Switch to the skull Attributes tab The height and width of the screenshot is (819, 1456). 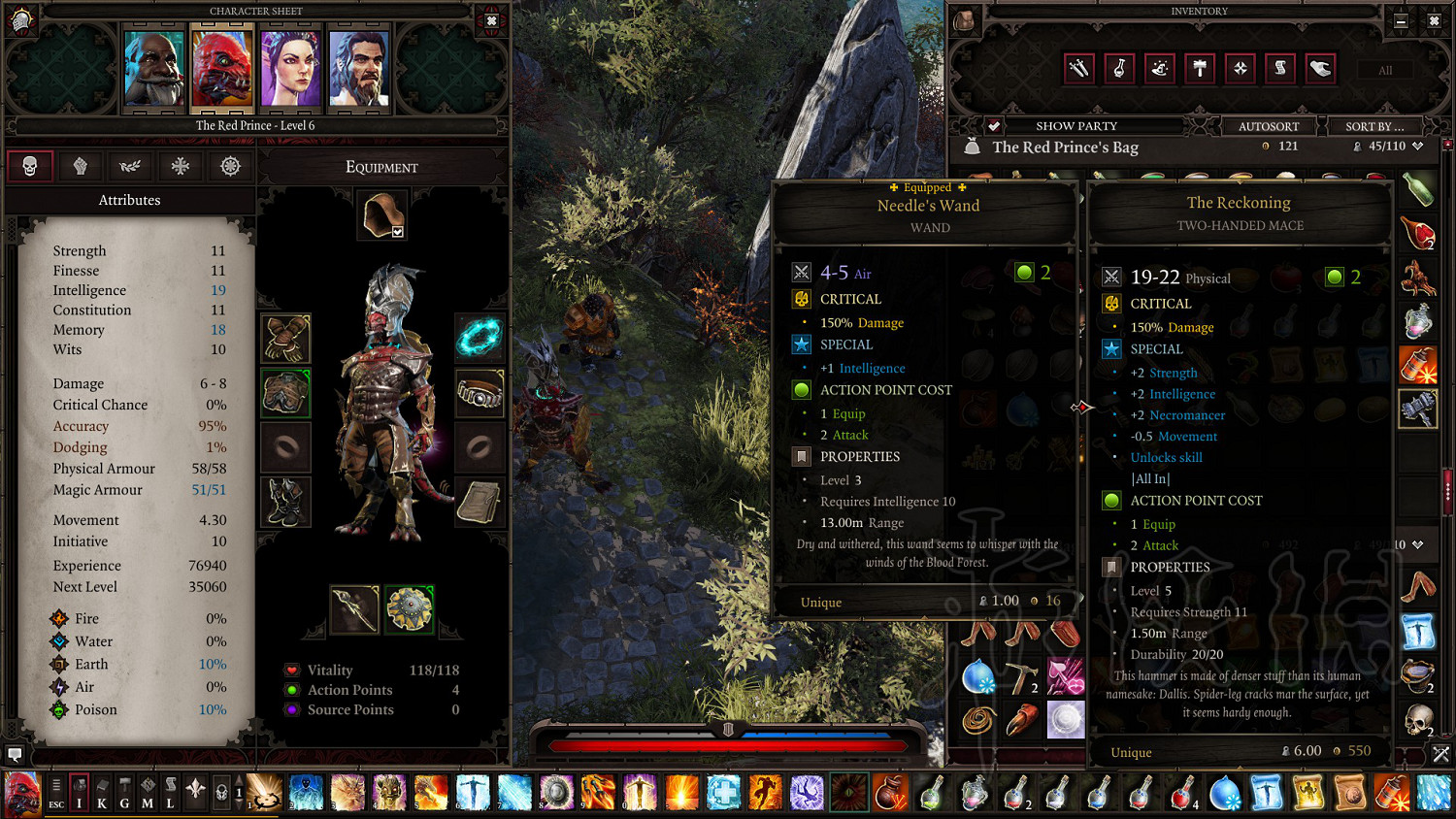[x=30, y=166]
